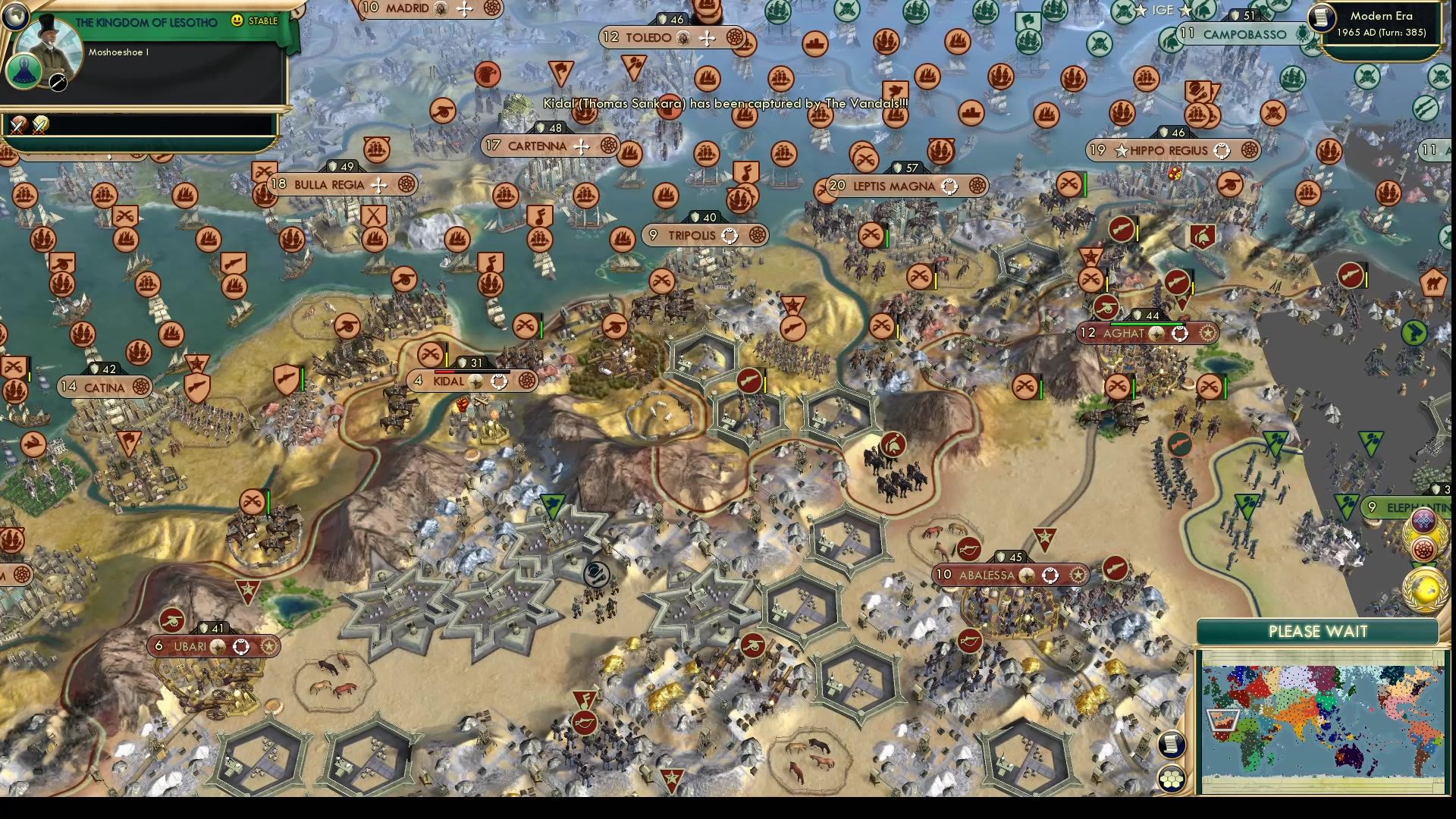Click the globe icon in top-left corner

[14, 15]
